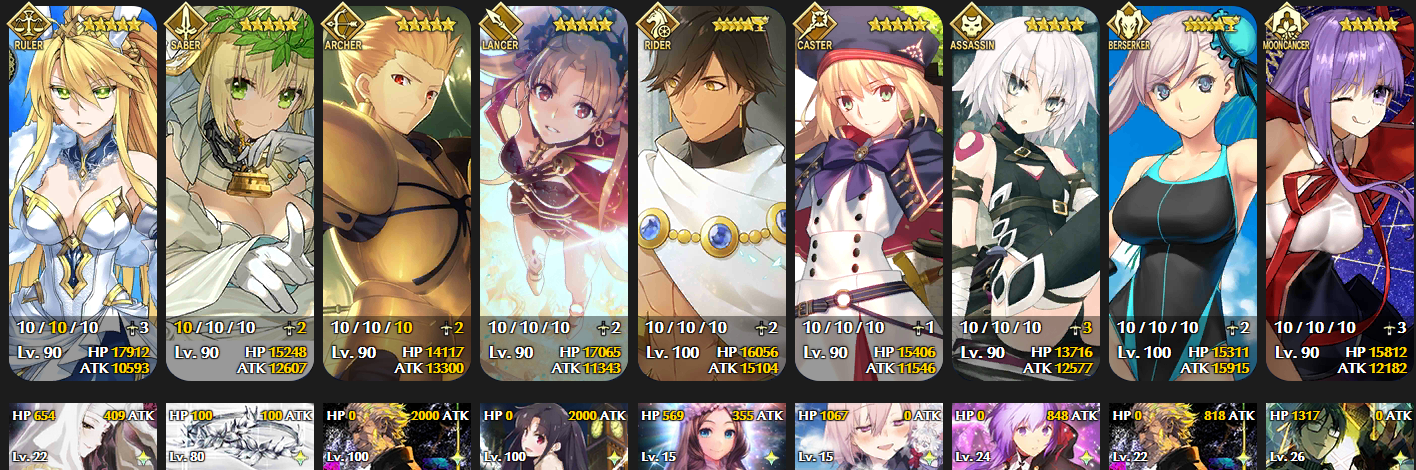Pick the craft essence with 818 ATK
The image size is (1416, 470).
(1183, 437)
